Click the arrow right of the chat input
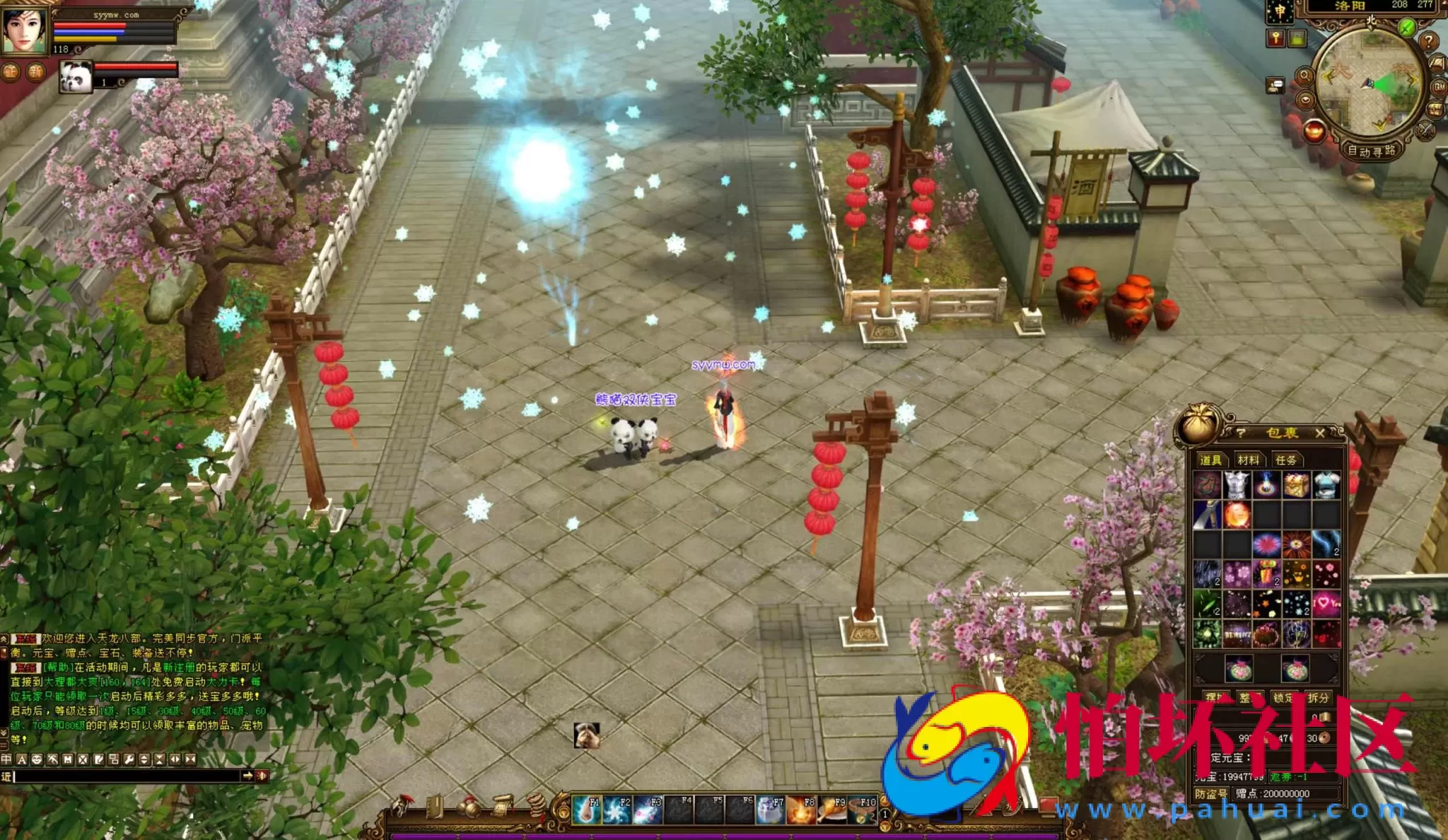 (247, 776)
